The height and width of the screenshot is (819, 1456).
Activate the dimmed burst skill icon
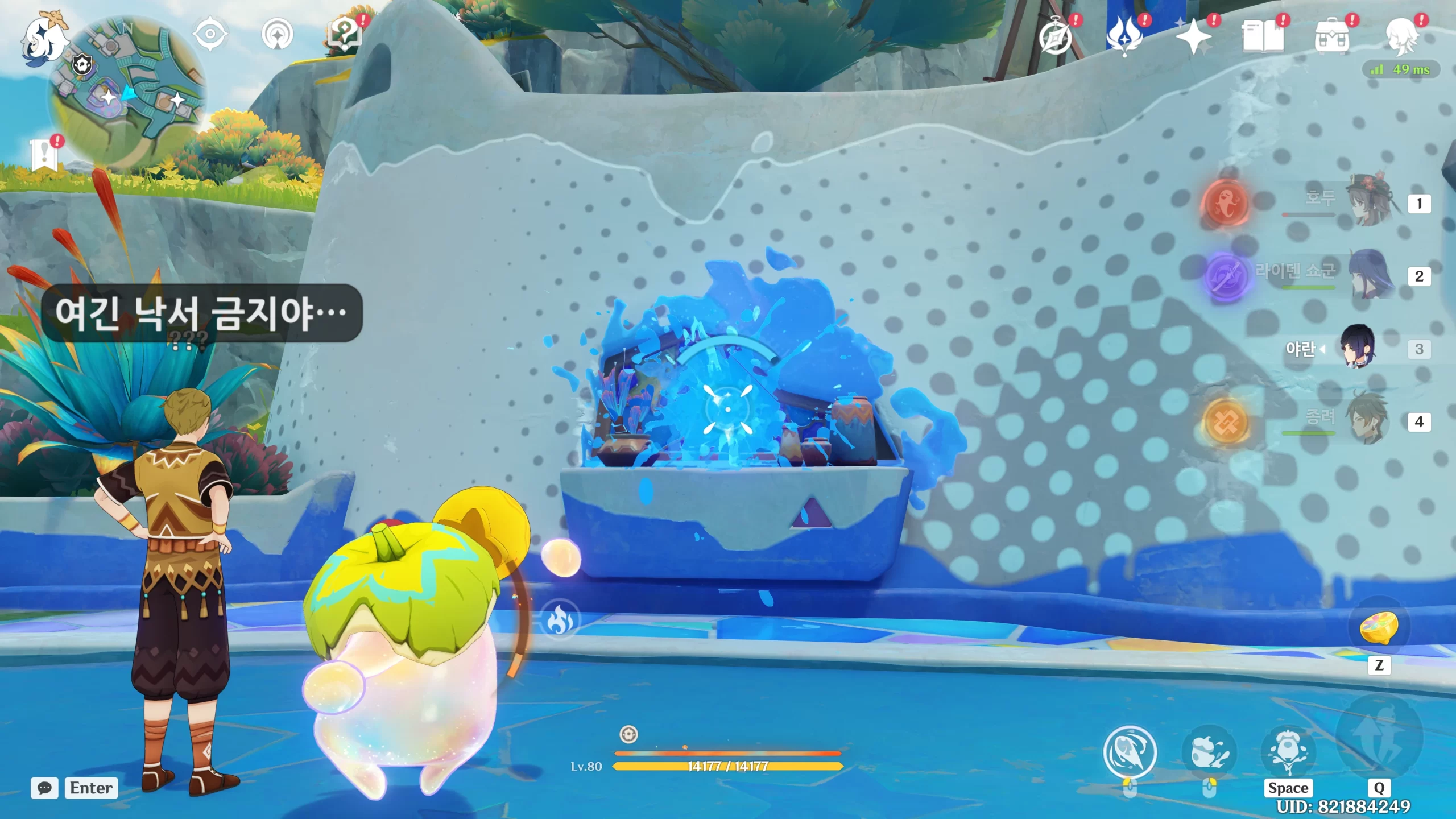[x=1379, y=737]
